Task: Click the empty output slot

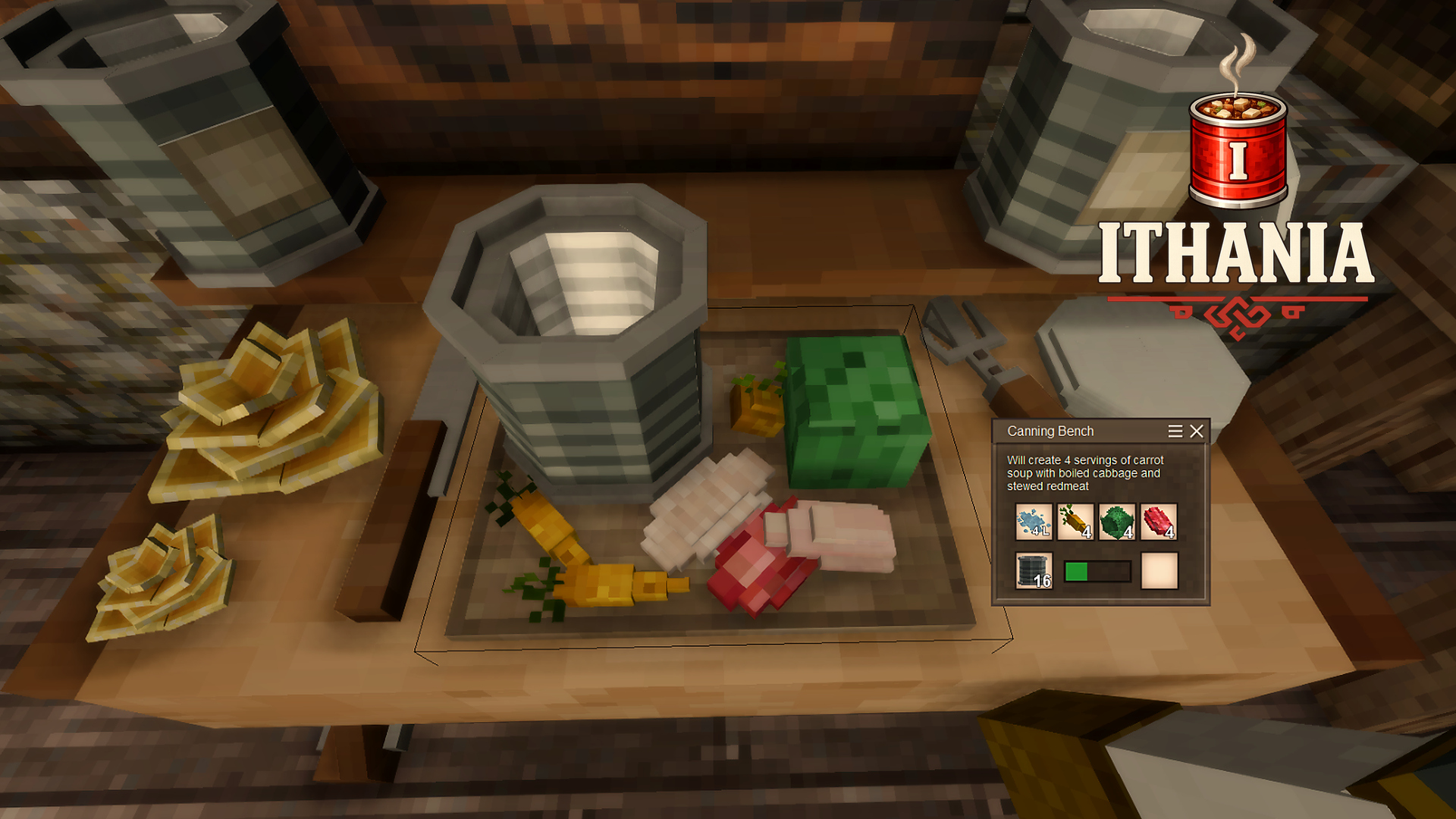Action: 1159,570
